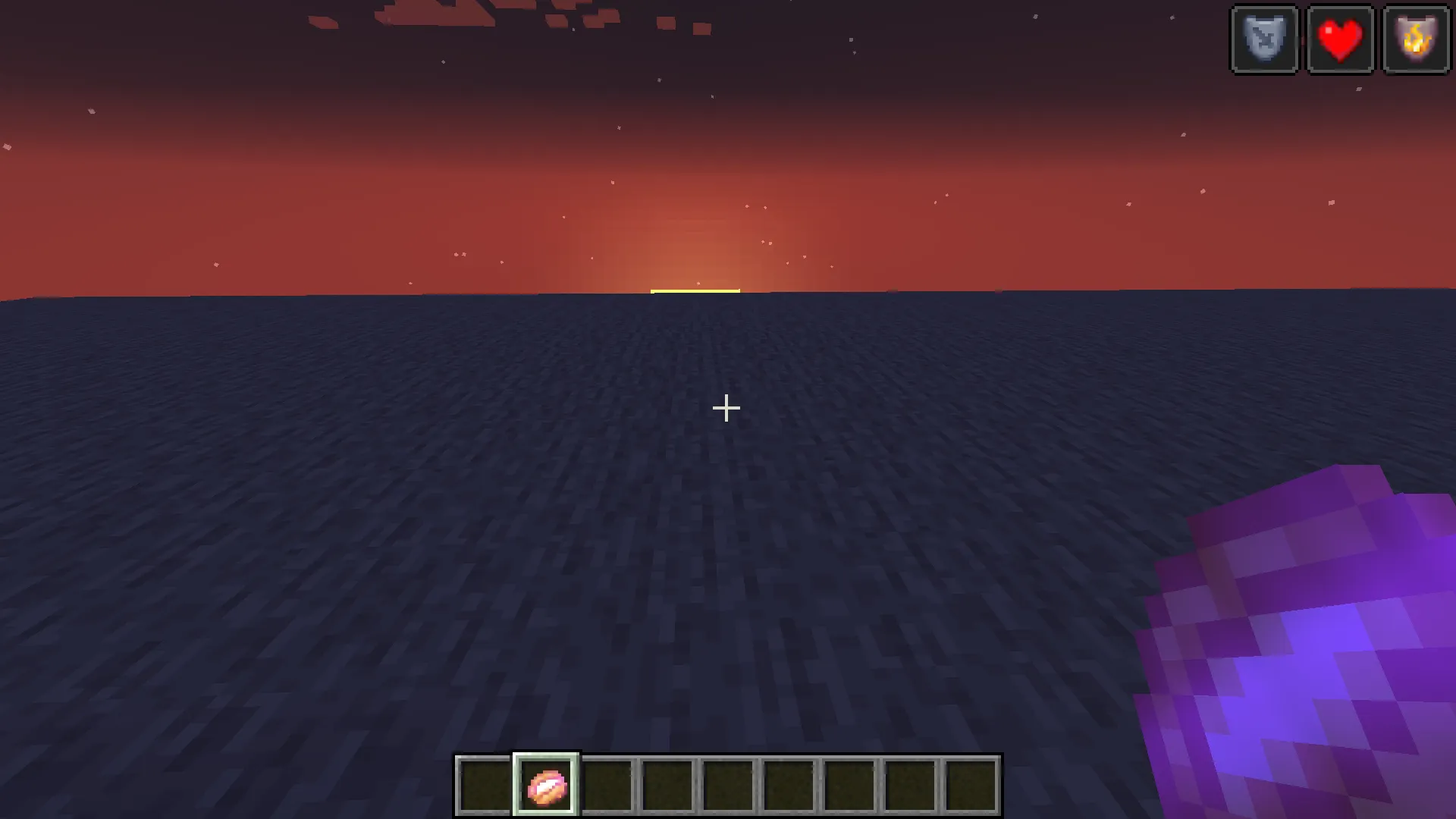Click the Fire Resistance flame effect icon
Image resolution: width=1456 pixels, height=819 pixels.
[1416, 39]
